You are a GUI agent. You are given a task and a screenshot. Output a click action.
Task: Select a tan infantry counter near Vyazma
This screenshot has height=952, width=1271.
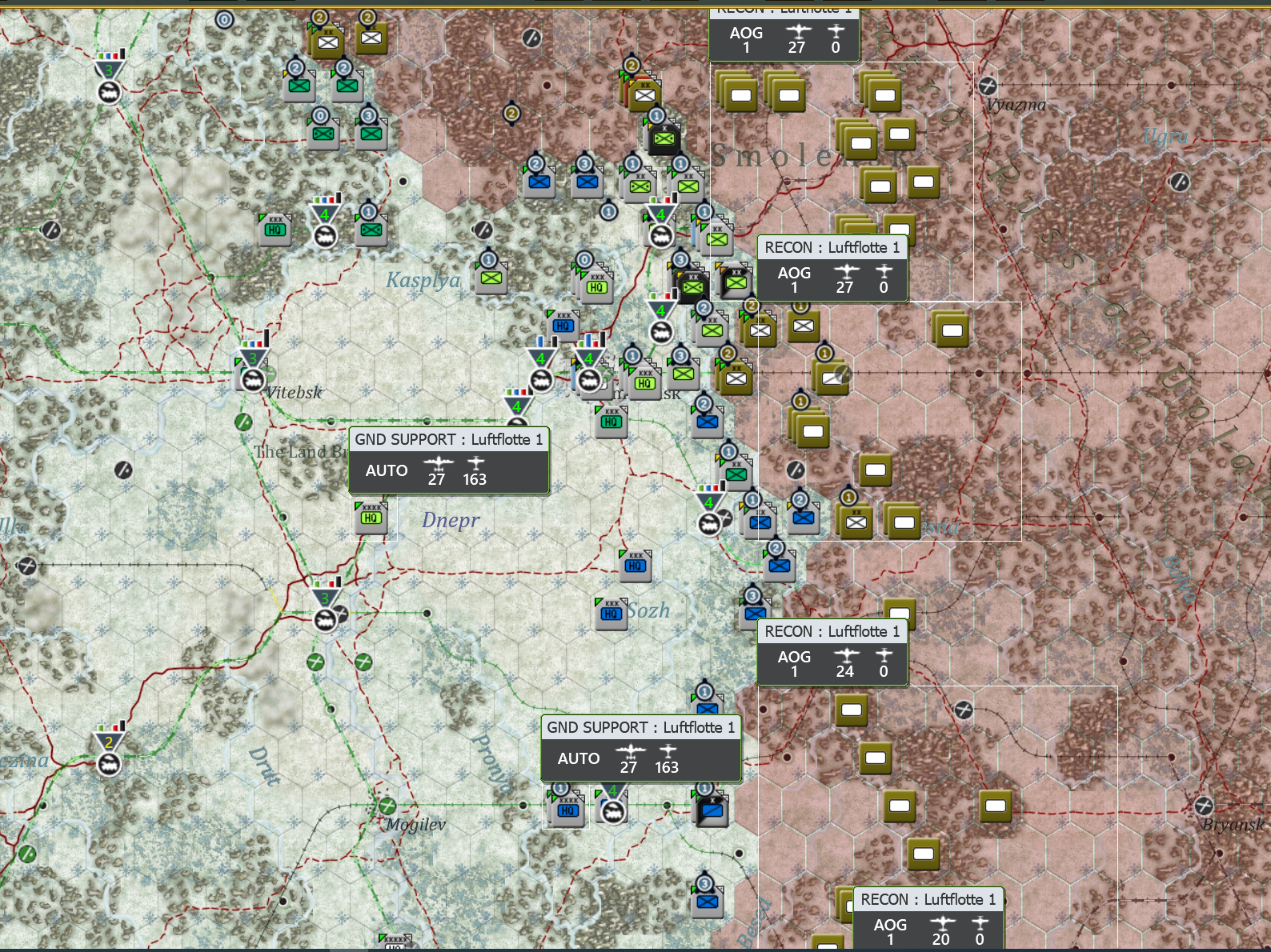(883, 94)
